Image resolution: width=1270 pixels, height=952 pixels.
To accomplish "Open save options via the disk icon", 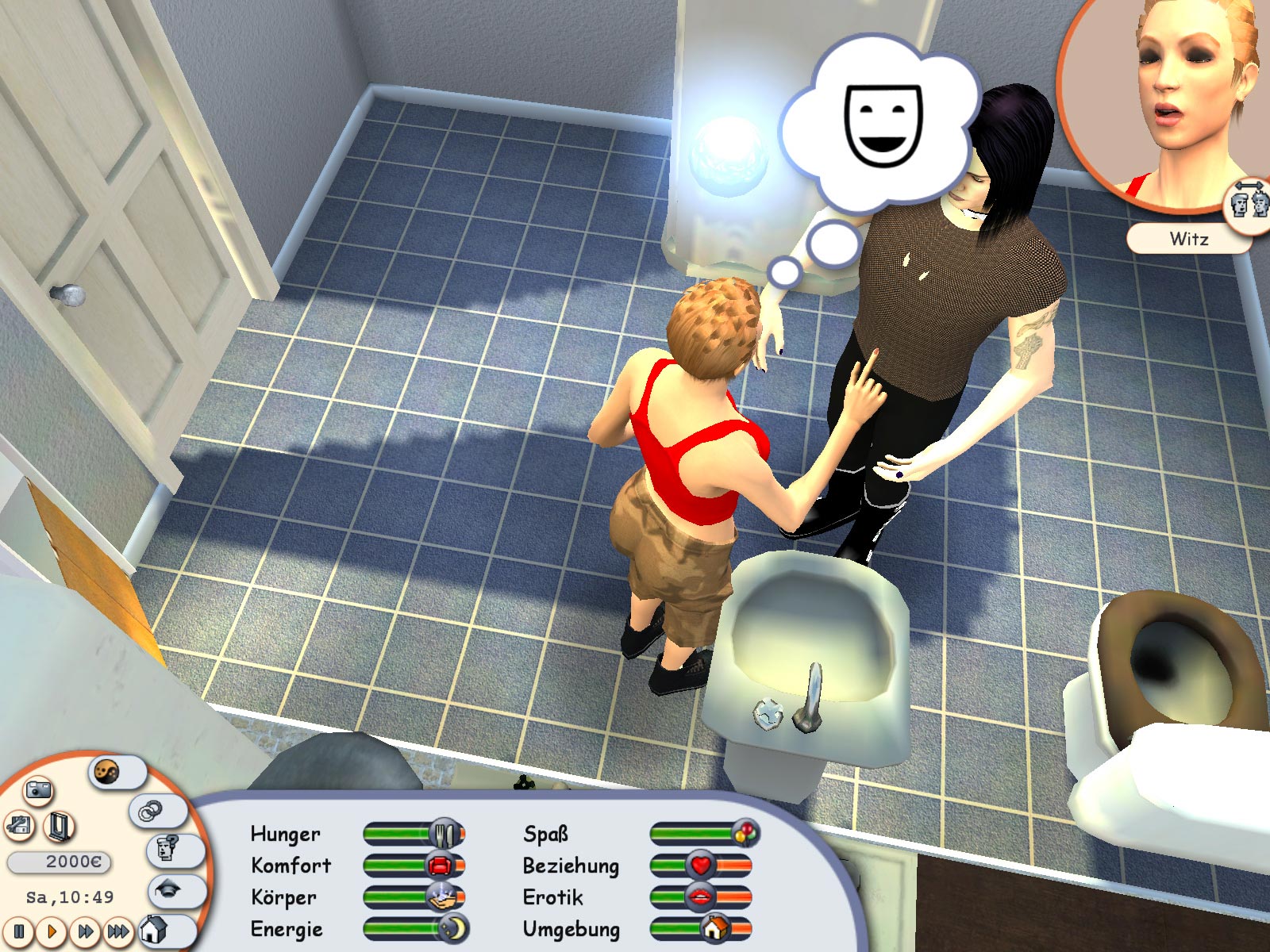I will pos(18,827).
